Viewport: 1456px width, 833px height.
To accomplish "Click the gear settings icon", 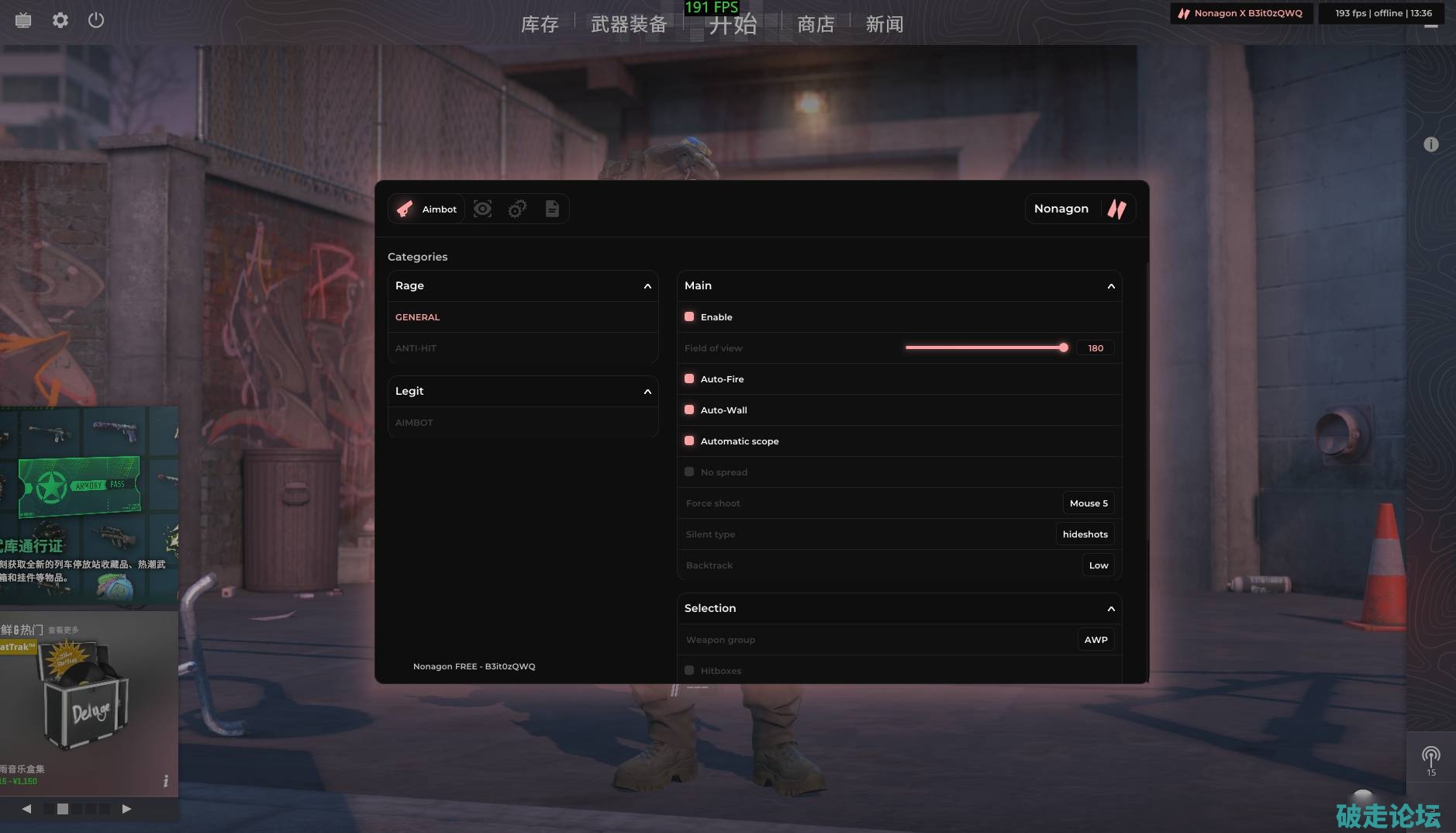I will click(60, 20).
